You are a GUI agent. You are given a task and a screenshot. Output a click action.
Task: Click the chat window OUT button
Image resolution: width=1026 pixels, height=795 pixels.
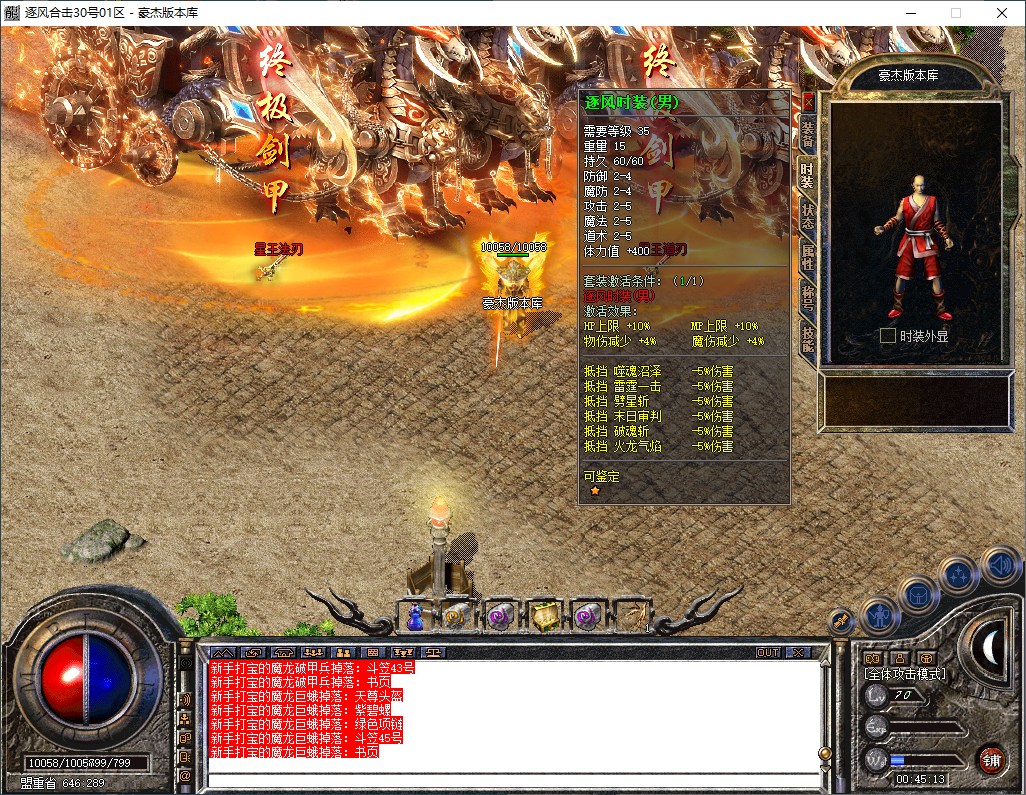[767, 652]
